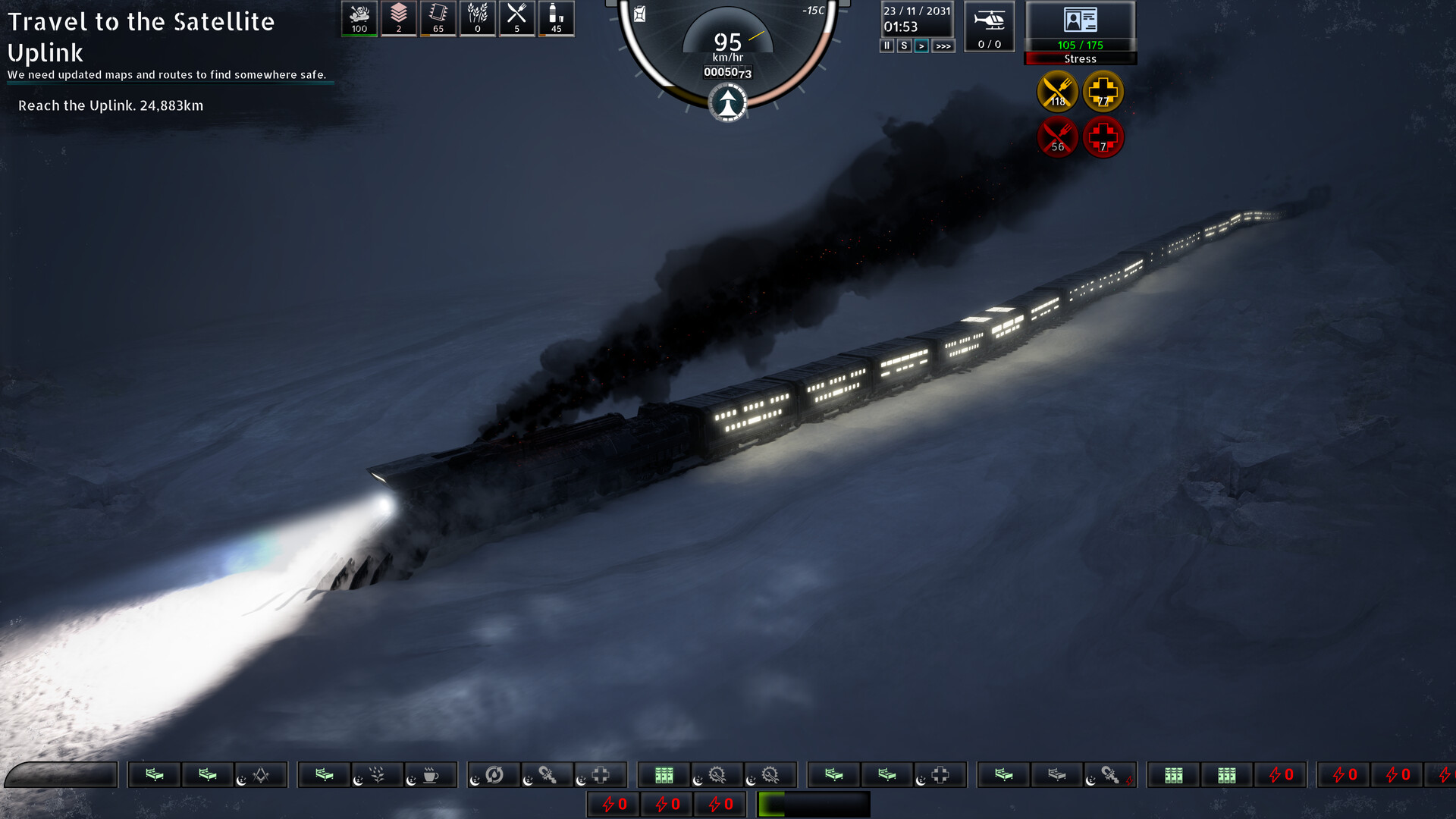Viewport: 1456px width, 819px height.
Task: Check the electronics resource counter at 65
Action: point(438,18)
